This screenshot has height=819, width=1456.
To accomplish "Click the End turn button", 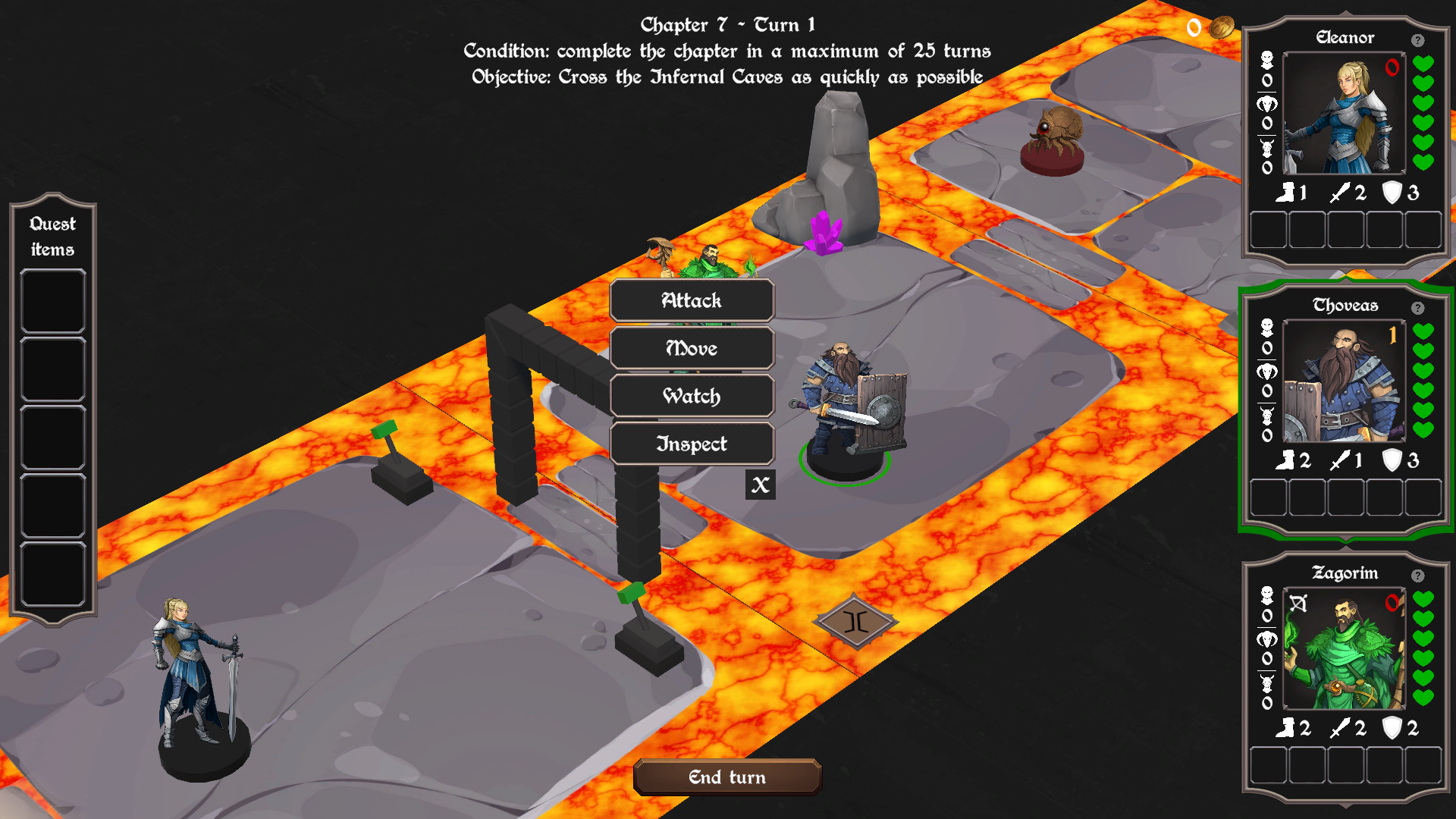I will point(727,777).
